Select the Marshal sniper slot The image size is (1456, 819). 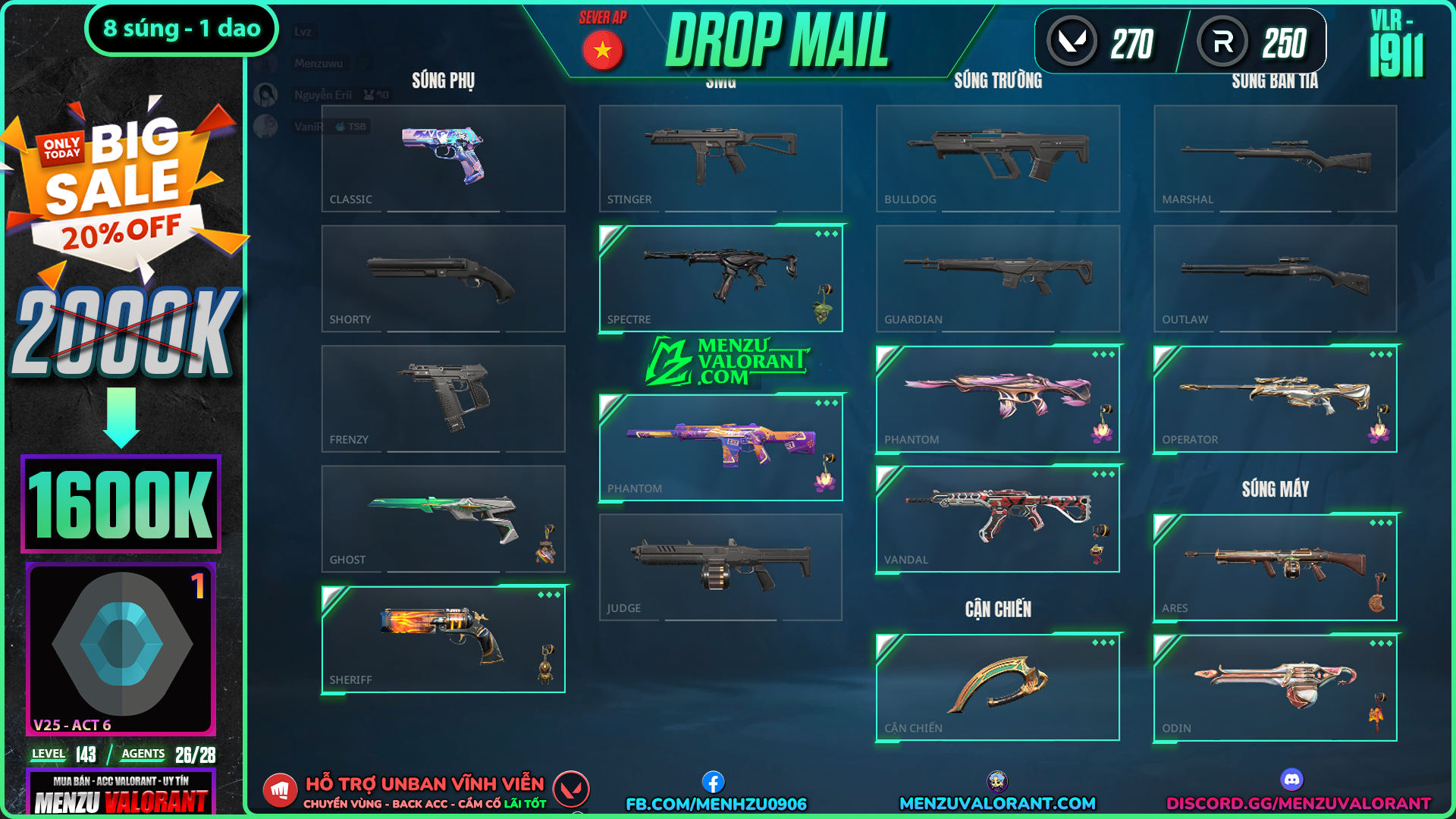pyautogui.click(x=1275, y=158)
